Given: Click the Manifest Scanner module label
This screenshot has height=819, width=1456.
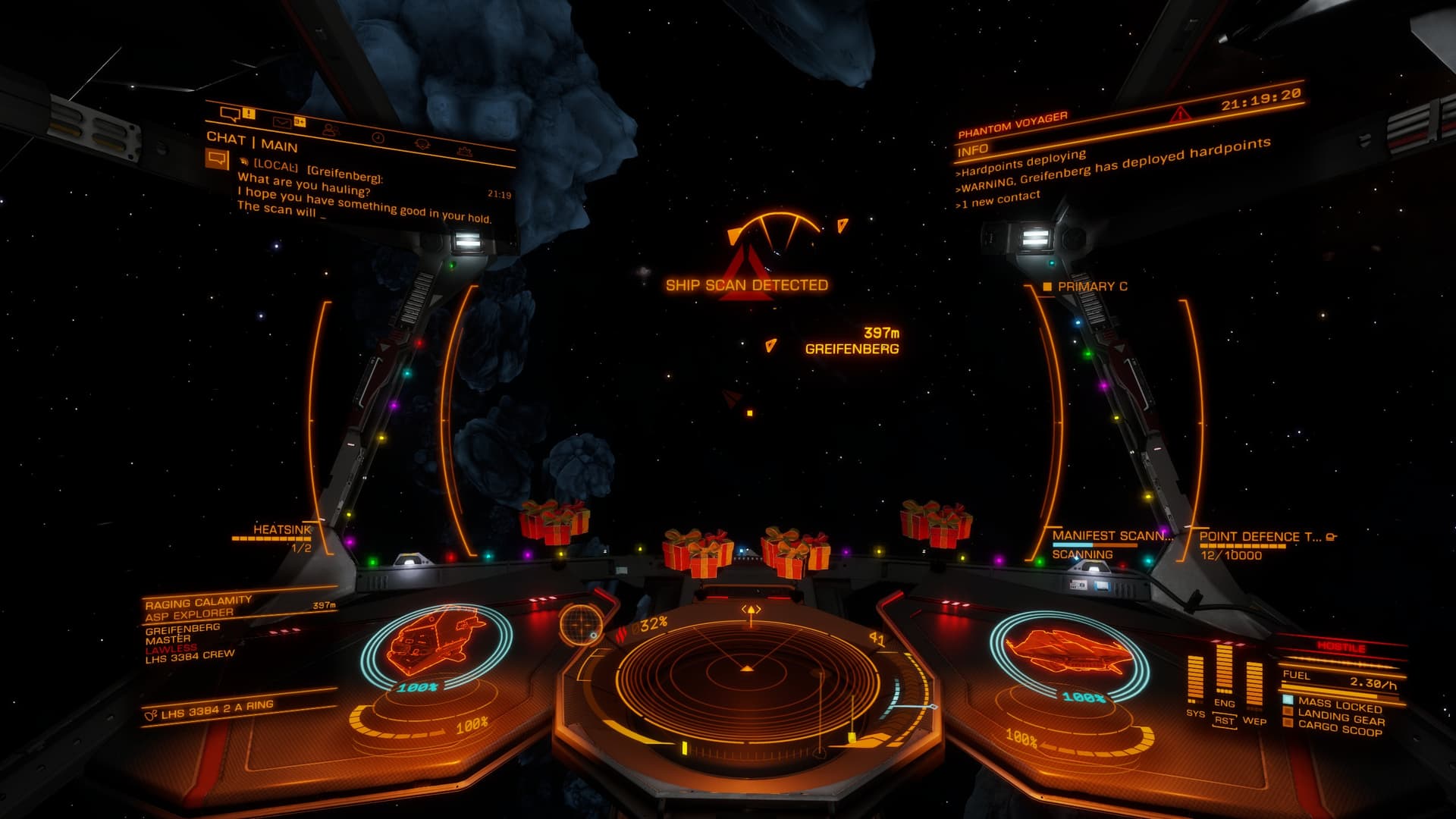Looking at the screenshot, I should click(1110, 536).
